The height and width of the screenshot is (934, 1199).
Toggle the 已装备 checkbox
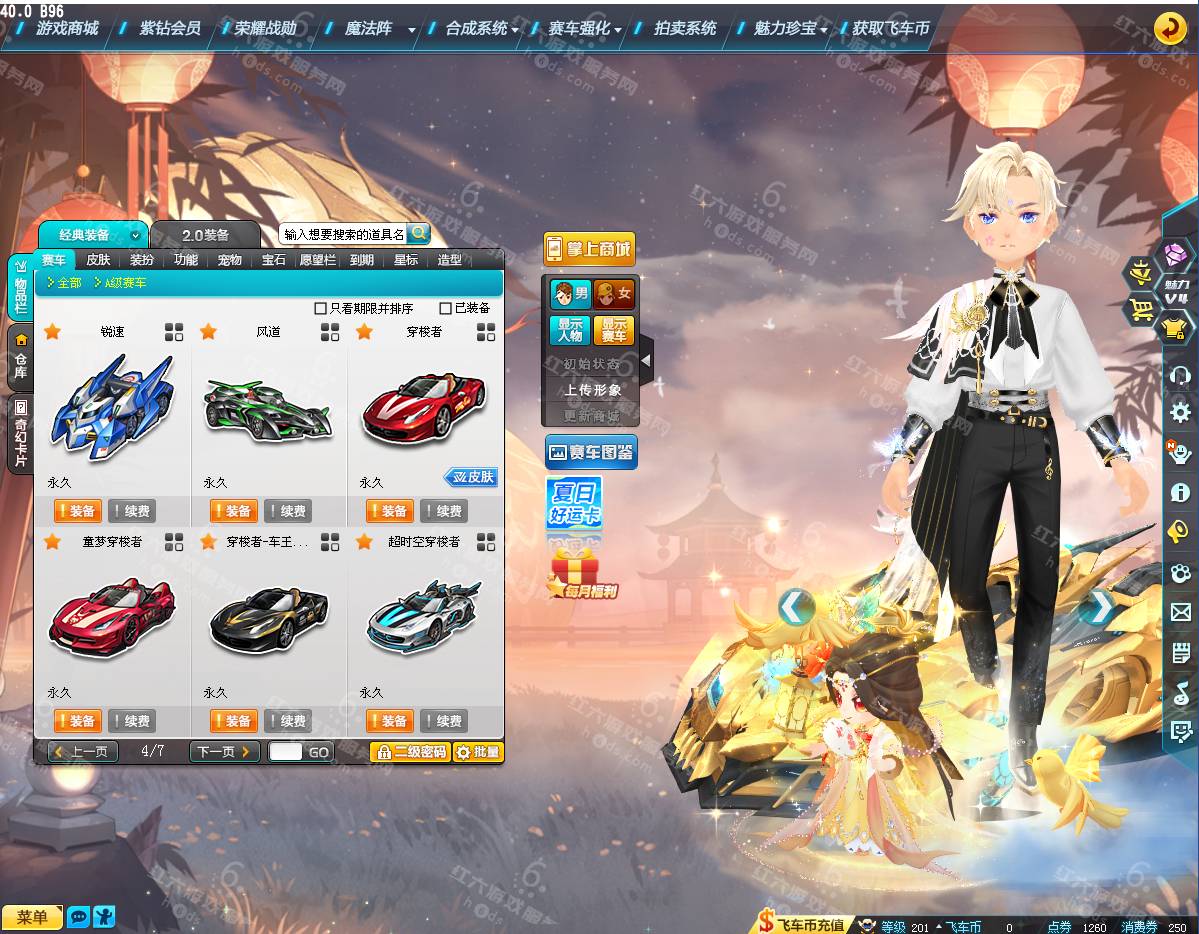click(x=446, y=309)
